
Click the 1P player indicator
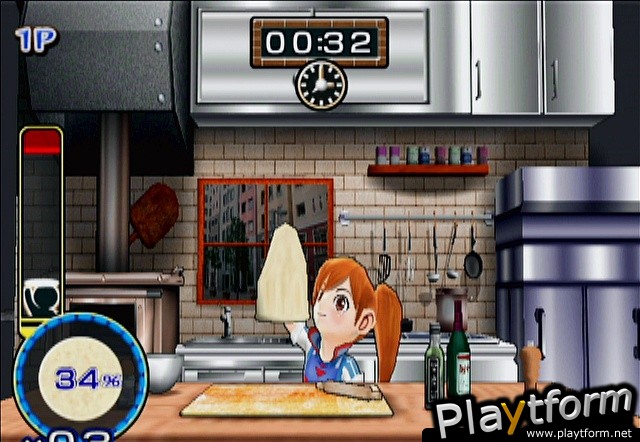coord(36,39)
